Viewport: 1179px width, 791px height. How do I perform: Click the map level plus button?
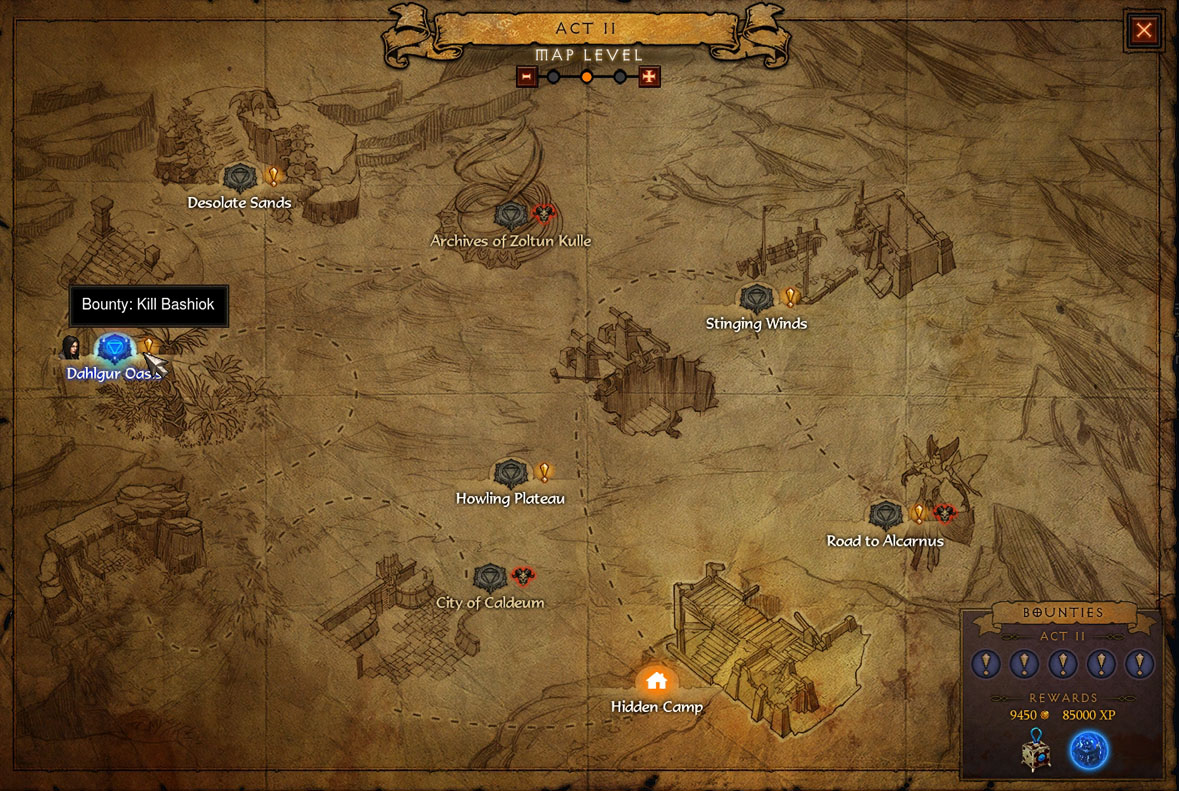[x=649, y=77]
